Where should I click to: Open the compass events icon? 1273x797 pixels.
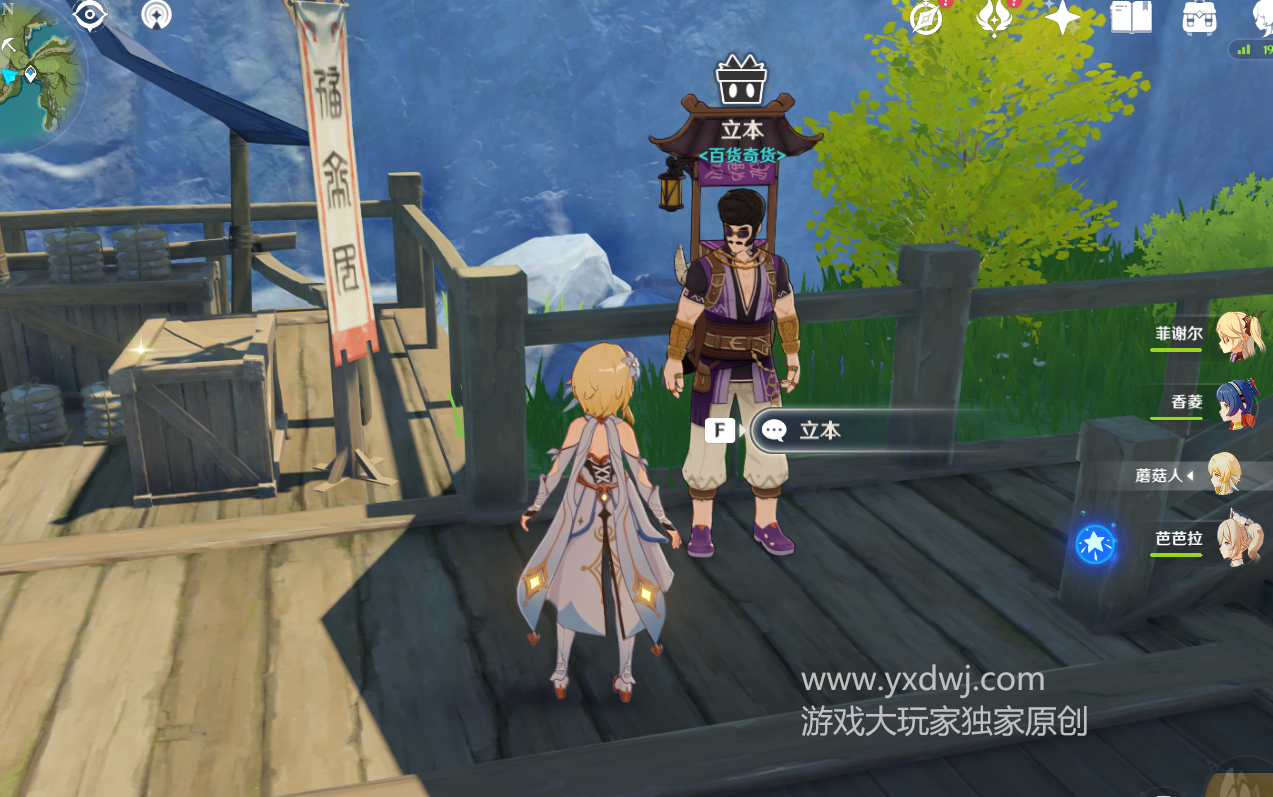click(927, 18)
